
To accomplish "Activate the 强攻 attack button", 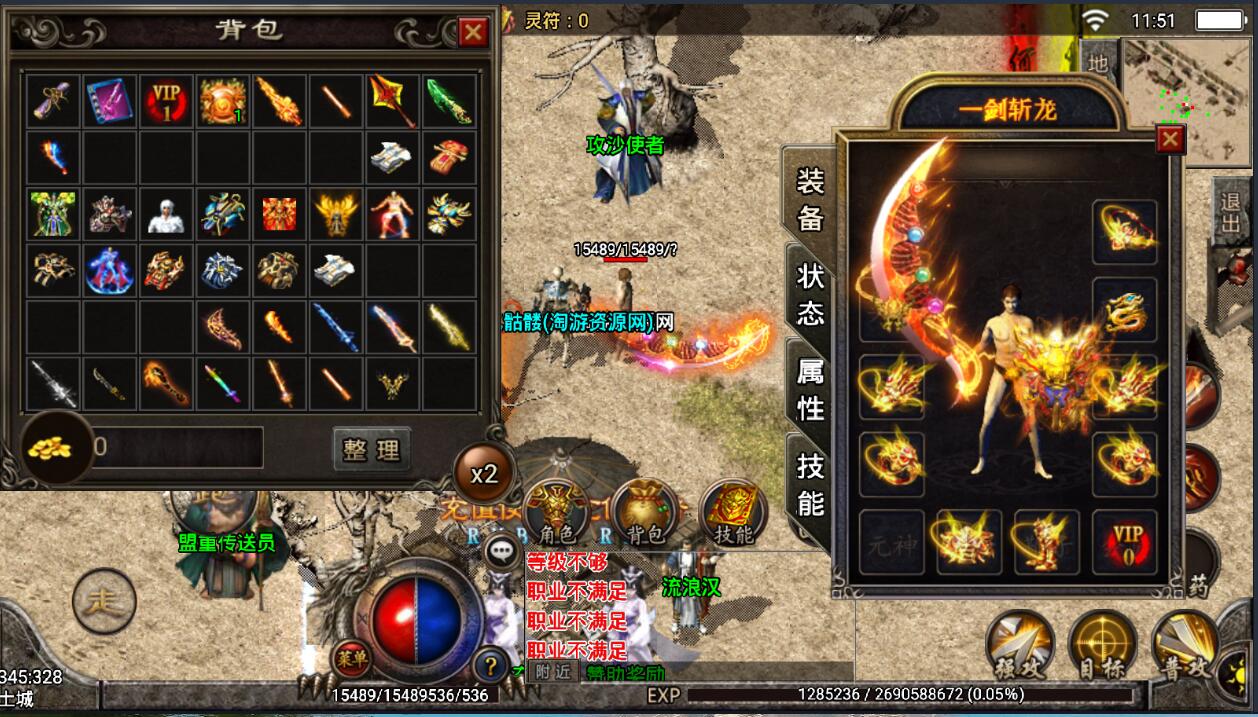I will coord(1019,643).
